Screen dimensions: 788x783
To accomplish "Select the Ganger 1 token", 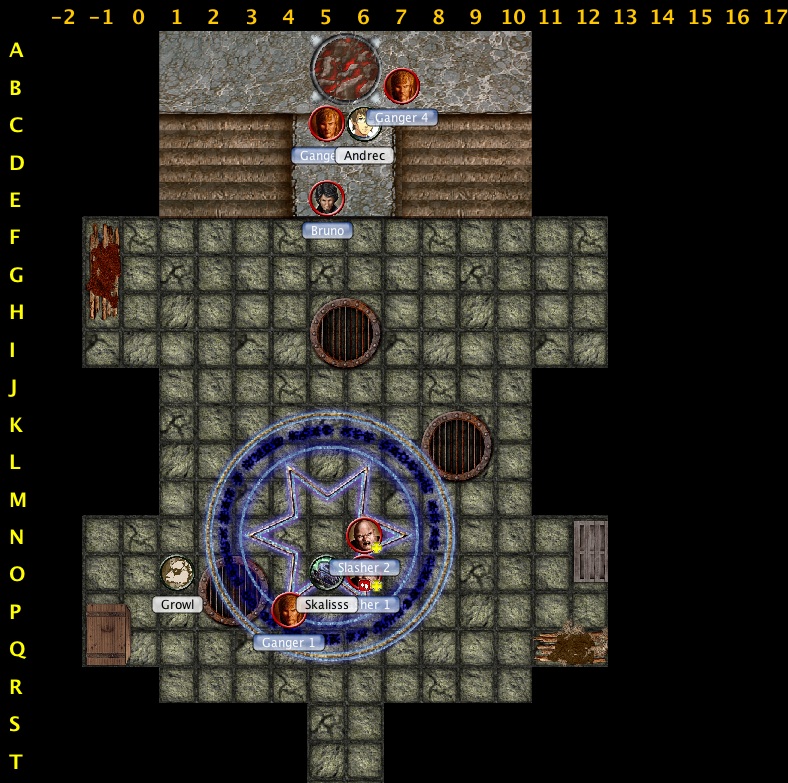I will click(x=288, y=610).
